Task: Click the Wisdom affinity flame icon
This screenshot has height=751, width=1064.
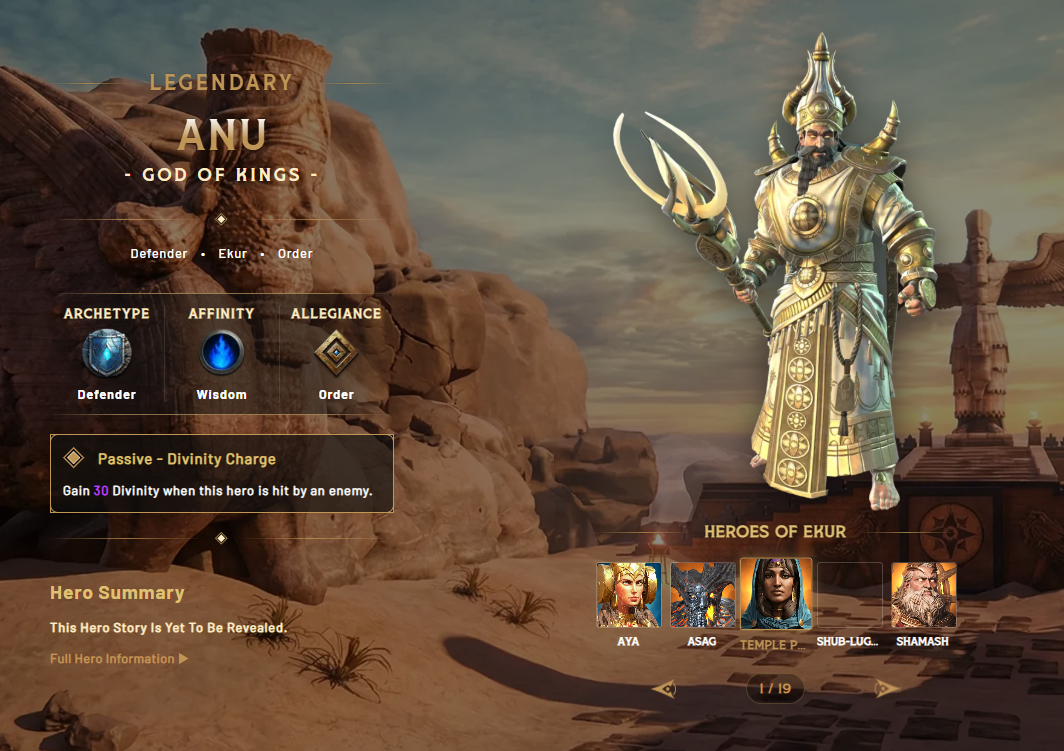Action: tap(221, 354)
